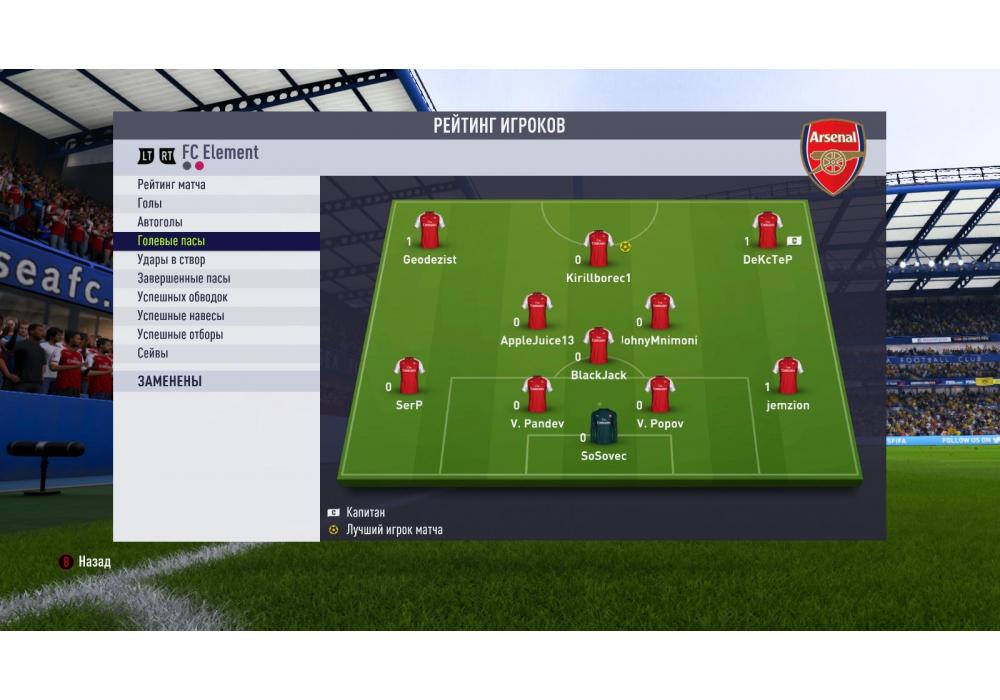Image resolution: width=1000 pixels, height=700 pixels.
Task: Show Успешные отборы statistics
Action: (180, 335)
